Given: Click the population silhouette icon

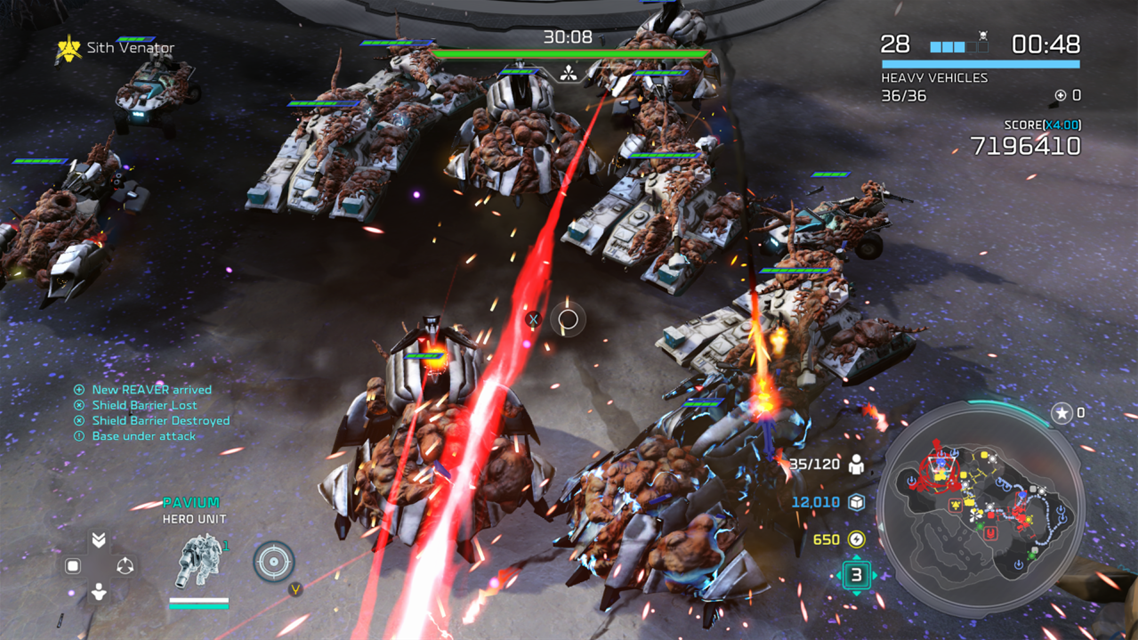Looking at the screenshot, I should (856, 464).
